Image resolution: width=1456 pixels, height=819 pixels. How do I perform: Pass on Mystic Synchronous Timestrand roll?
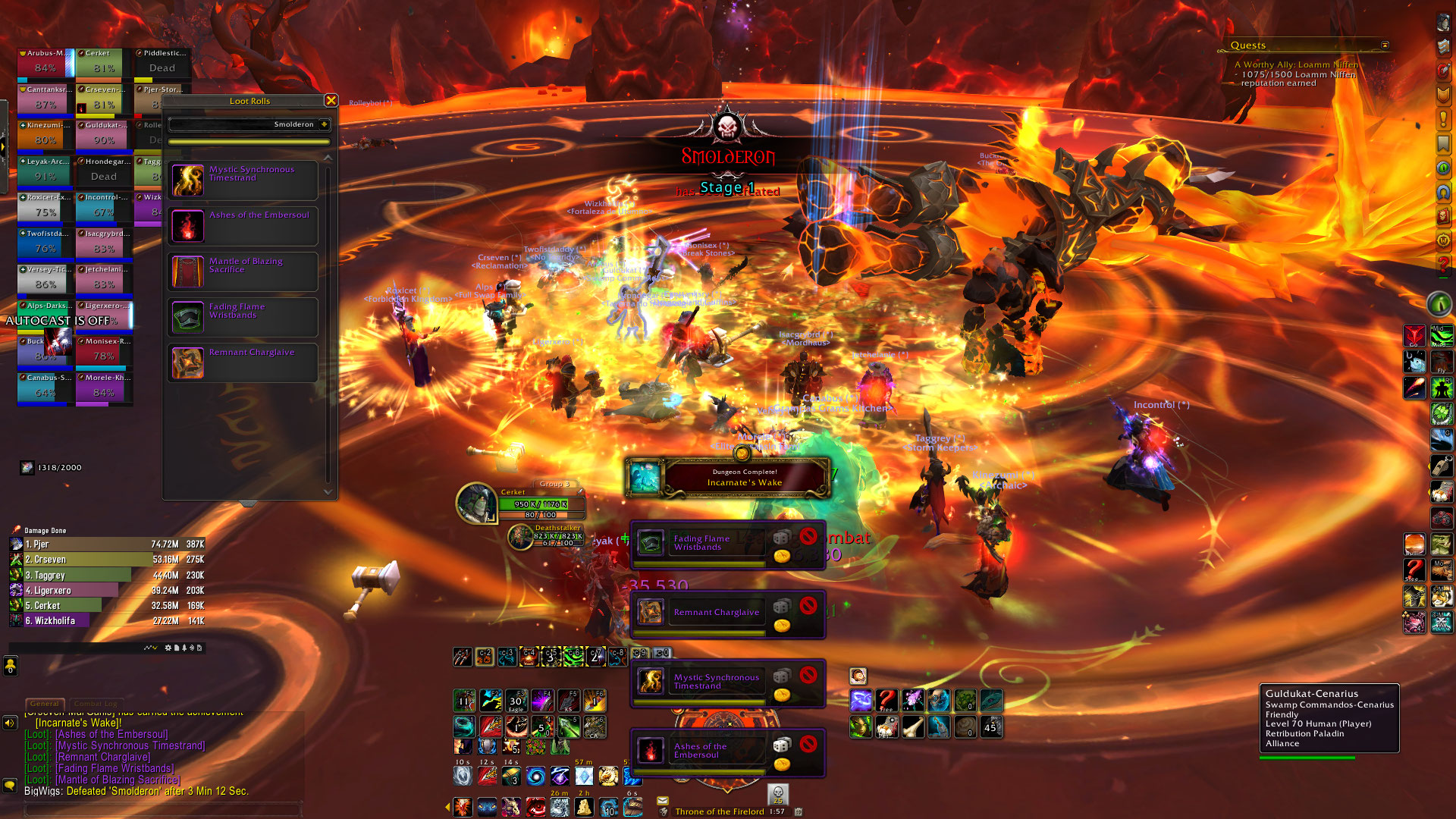tap(808, 674)
